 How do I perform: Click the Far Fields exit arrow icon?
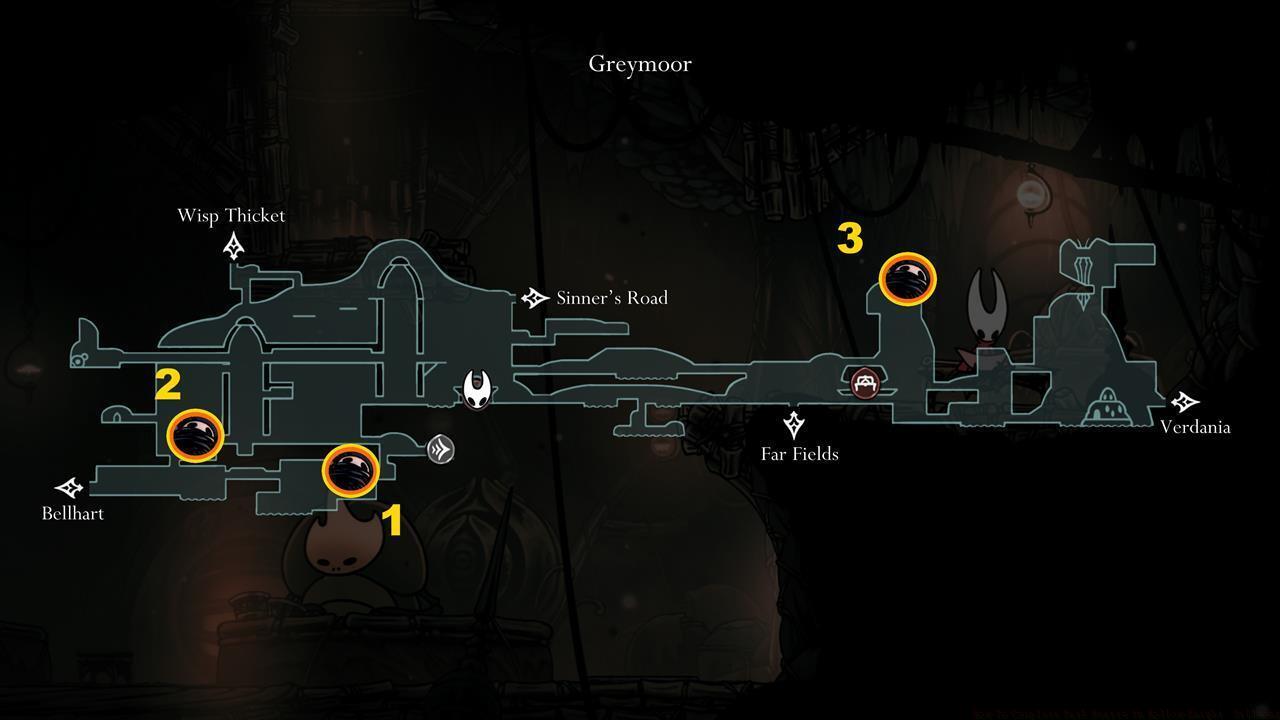tap(795, 424)
